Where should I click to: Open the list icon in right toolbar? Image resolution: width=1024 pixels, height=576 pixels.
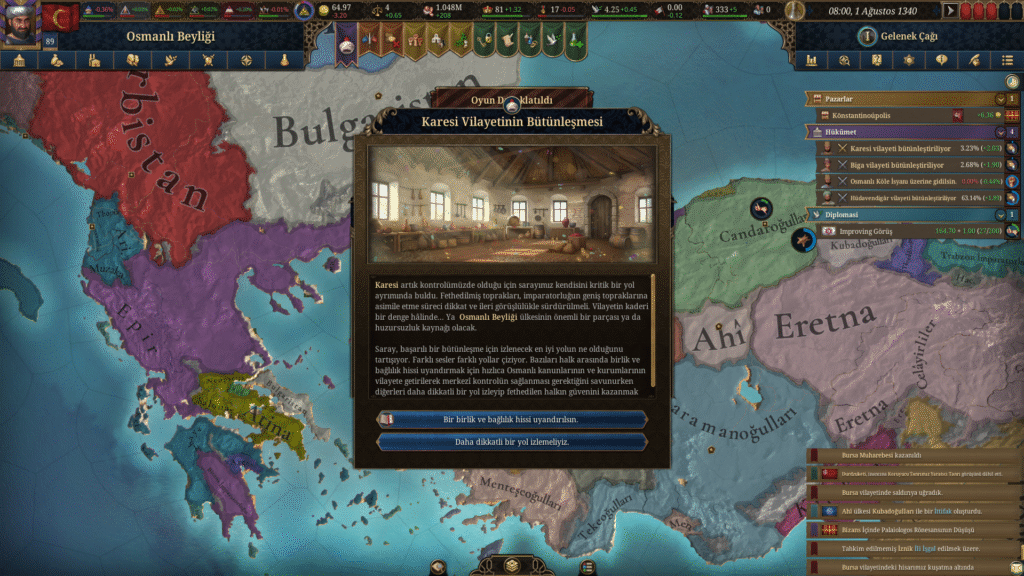(x=1007, y=60)
